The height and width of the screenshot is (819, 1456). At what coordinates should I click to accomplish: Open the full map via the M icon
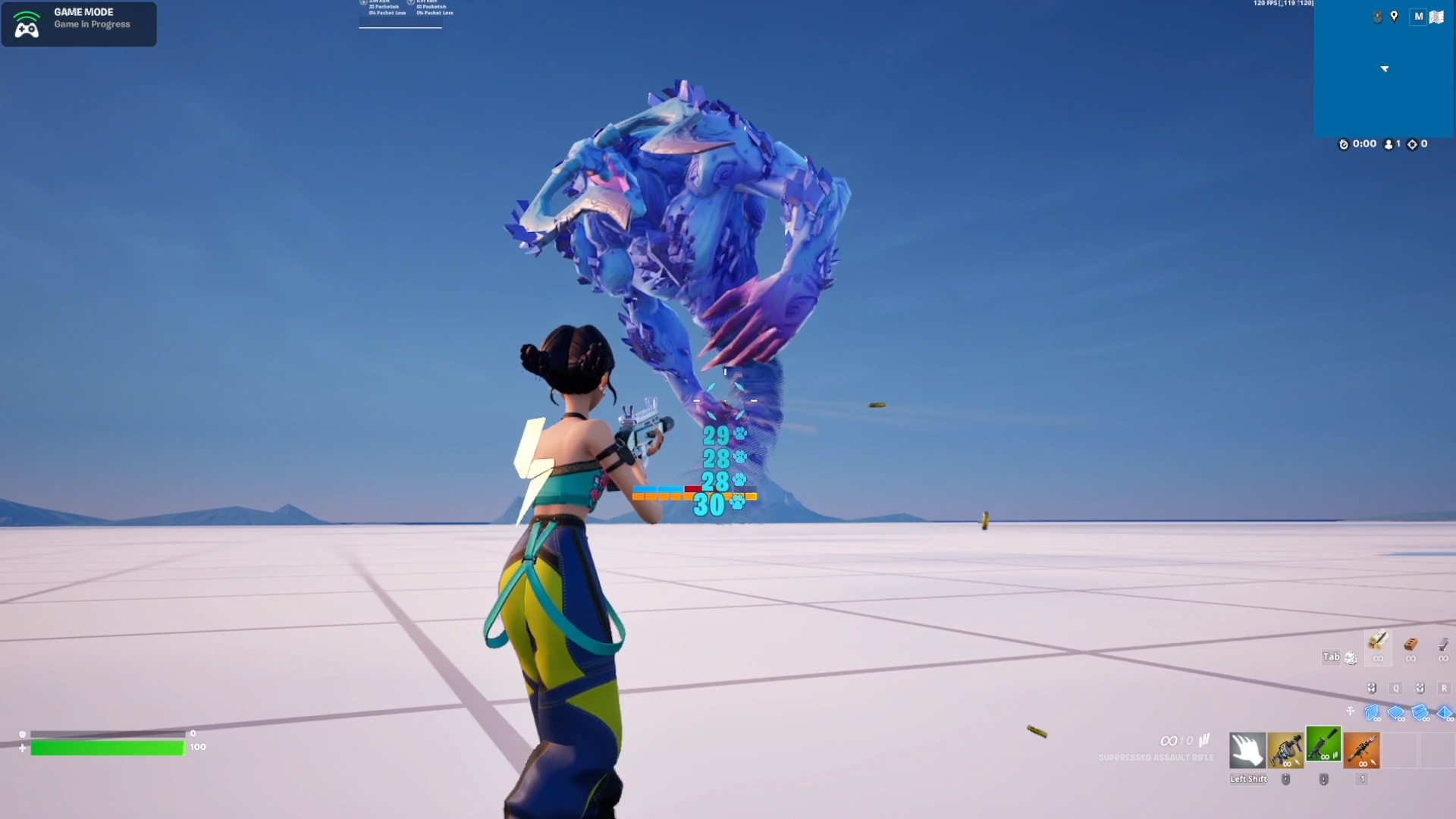pos(1419,16)
